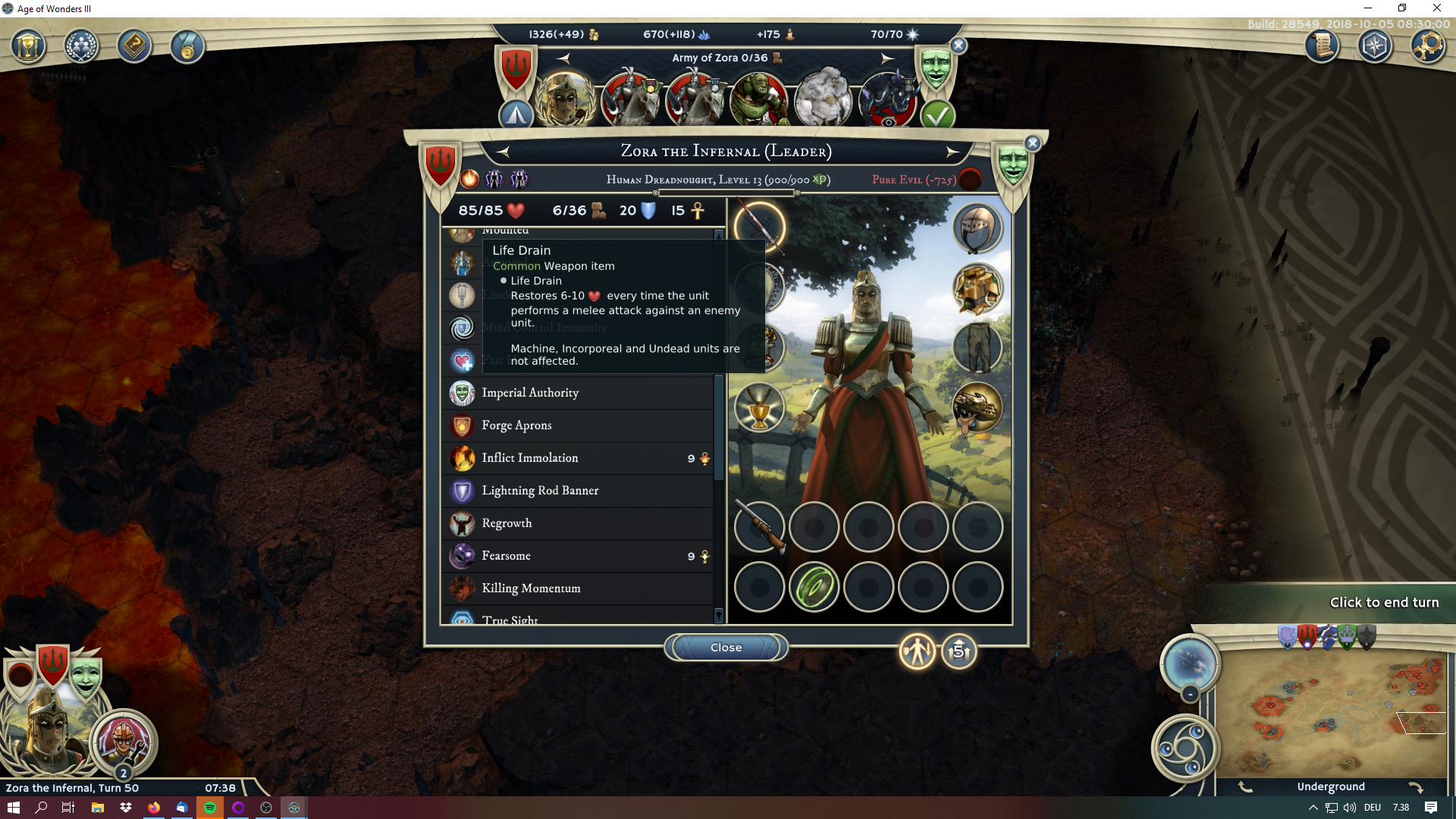Show next hero with right arrow

pos(952,152)
